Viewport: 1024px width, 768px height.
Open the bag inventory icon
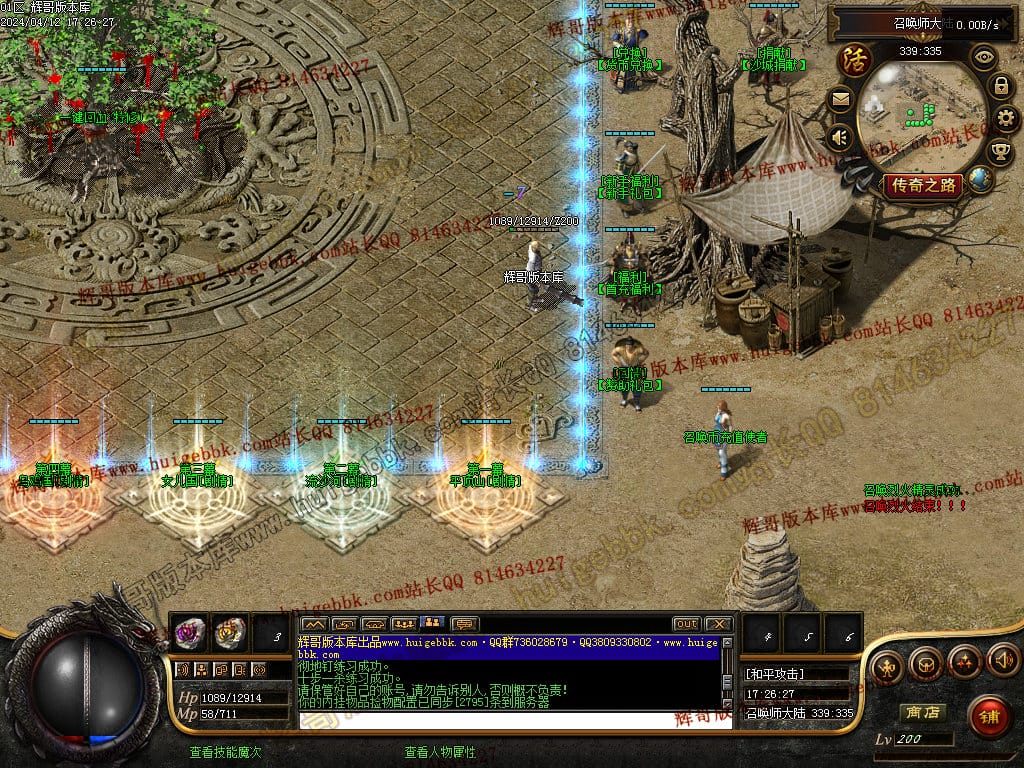(926, 663)
